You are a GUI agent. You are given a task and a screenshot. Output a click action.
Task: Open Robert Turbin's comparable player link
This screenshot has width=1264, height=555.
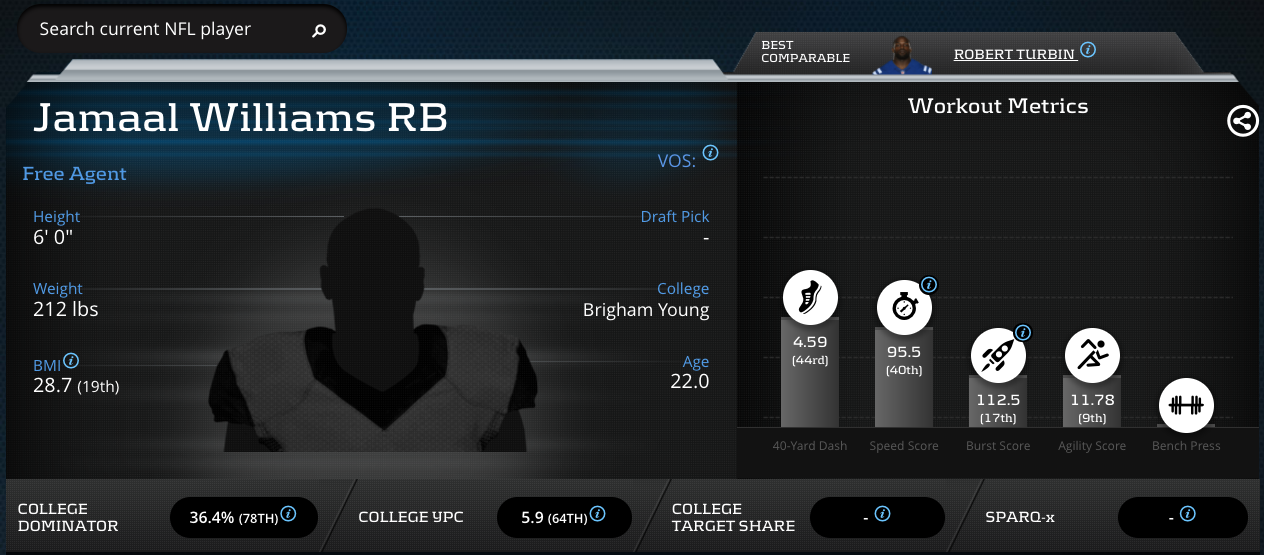coord(1014,54)
